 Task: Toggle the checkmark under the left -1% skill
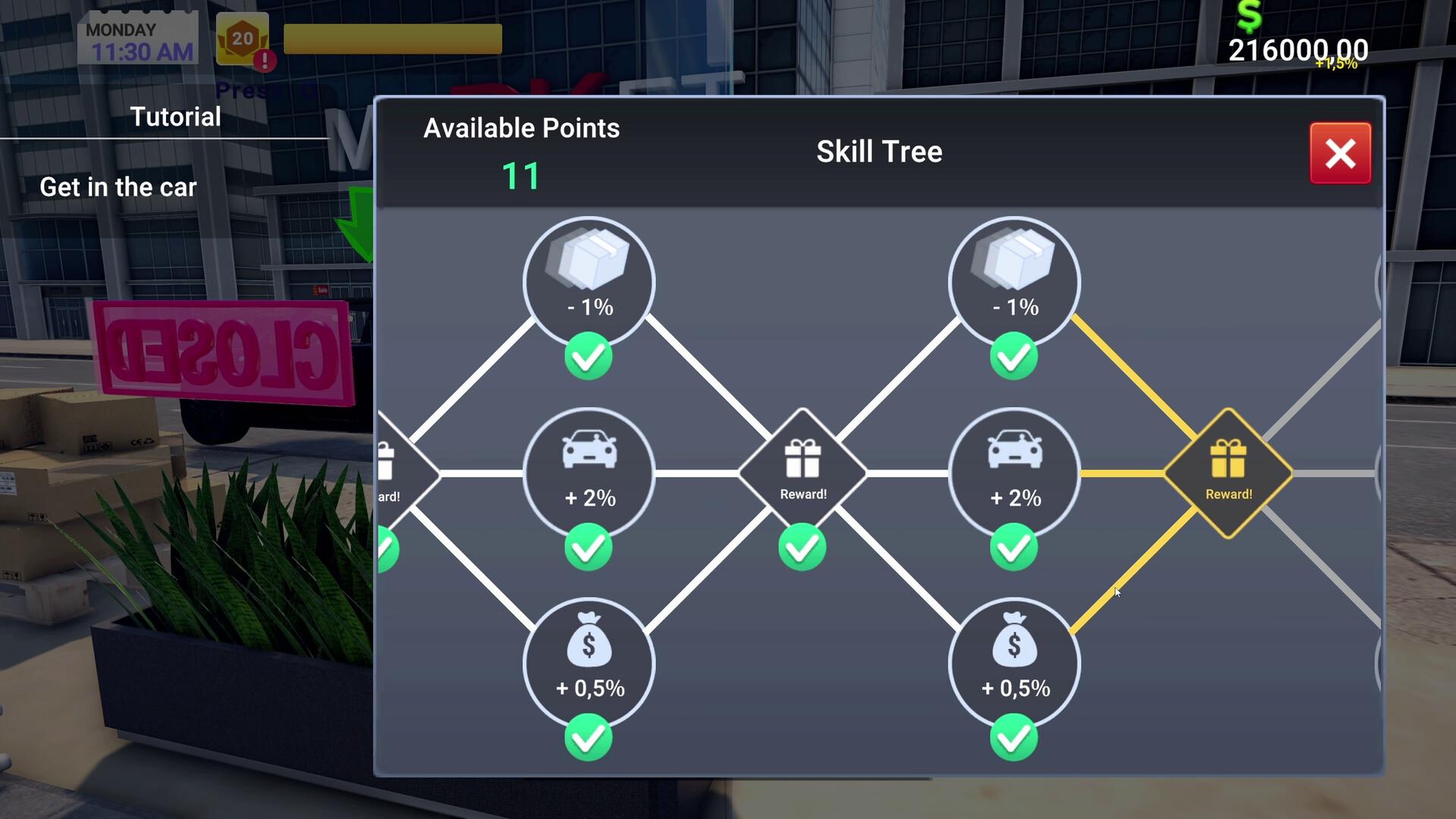pos(589,356)
